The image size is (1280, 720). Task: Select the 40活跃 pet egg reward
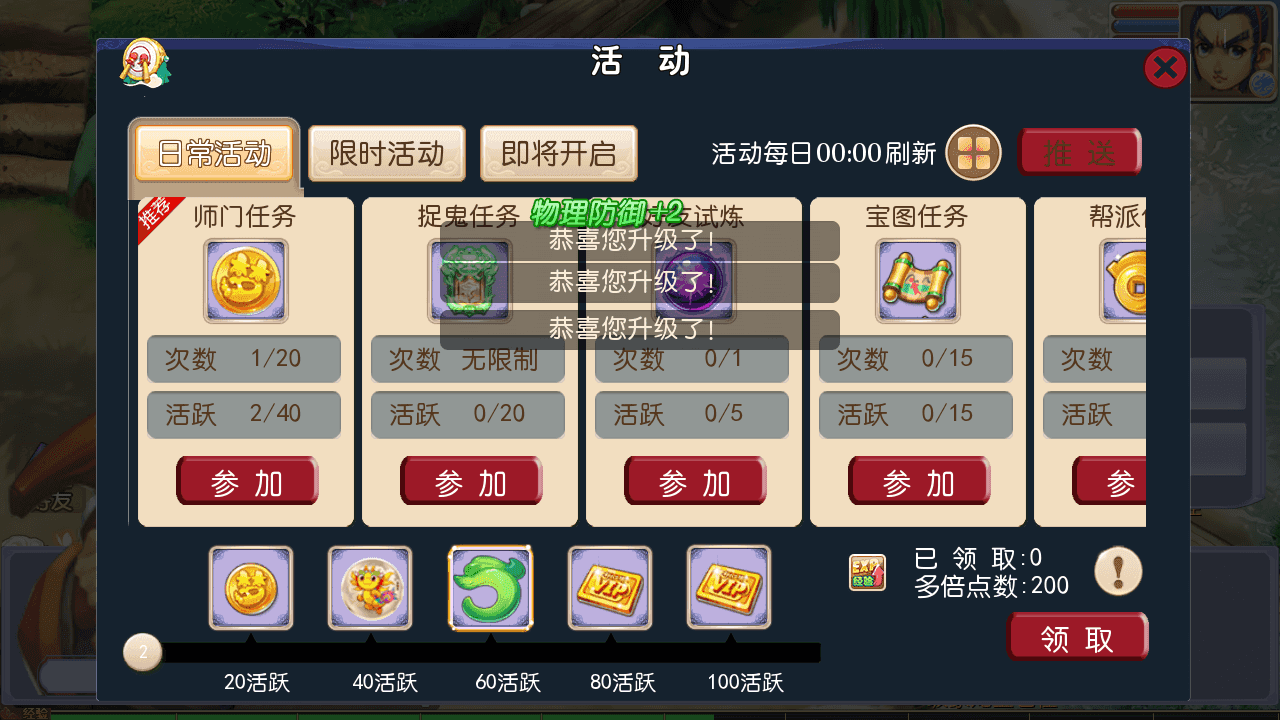click(x=370, y=588)
